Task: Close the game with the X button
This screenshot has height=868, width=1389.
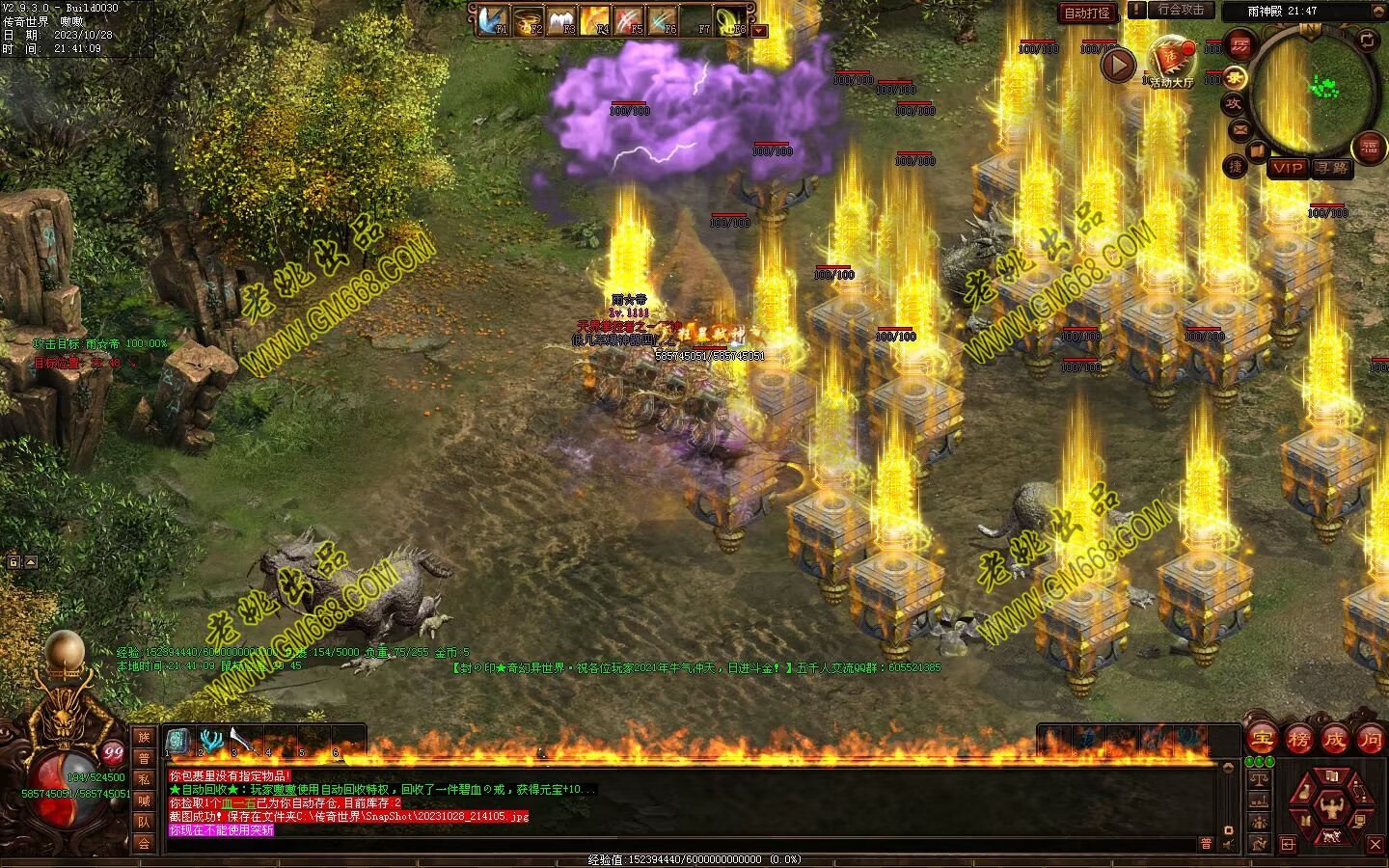Action: [1375, 845]
